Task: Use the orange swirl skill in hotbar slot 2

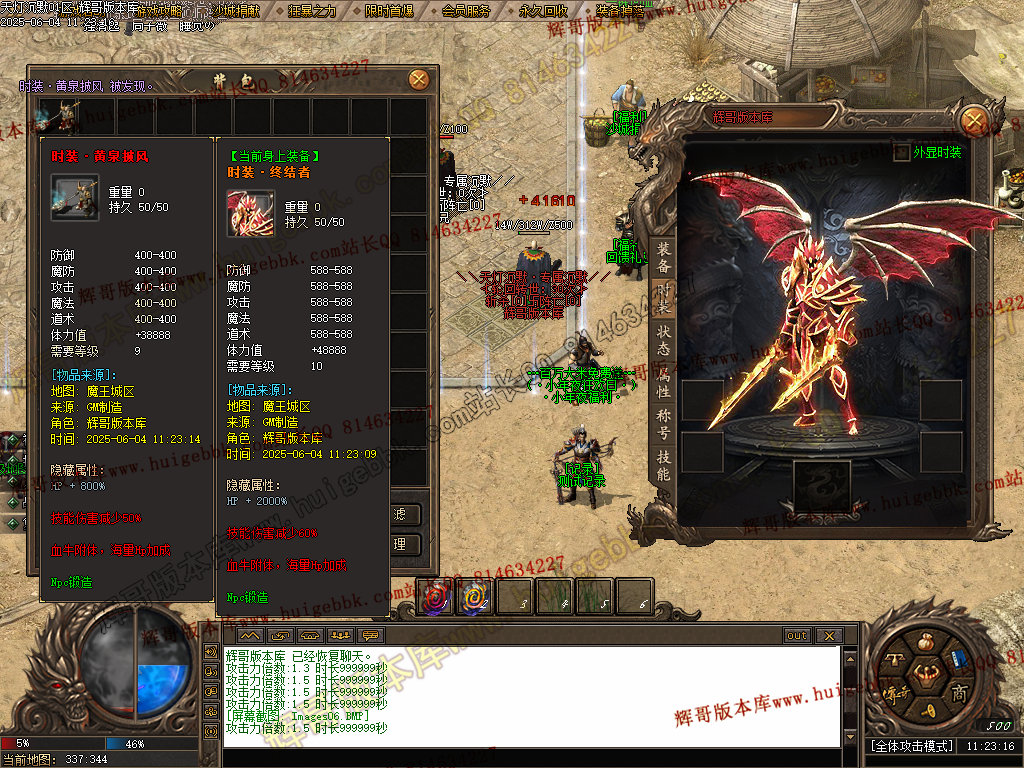Action: (x=475, y=597)
